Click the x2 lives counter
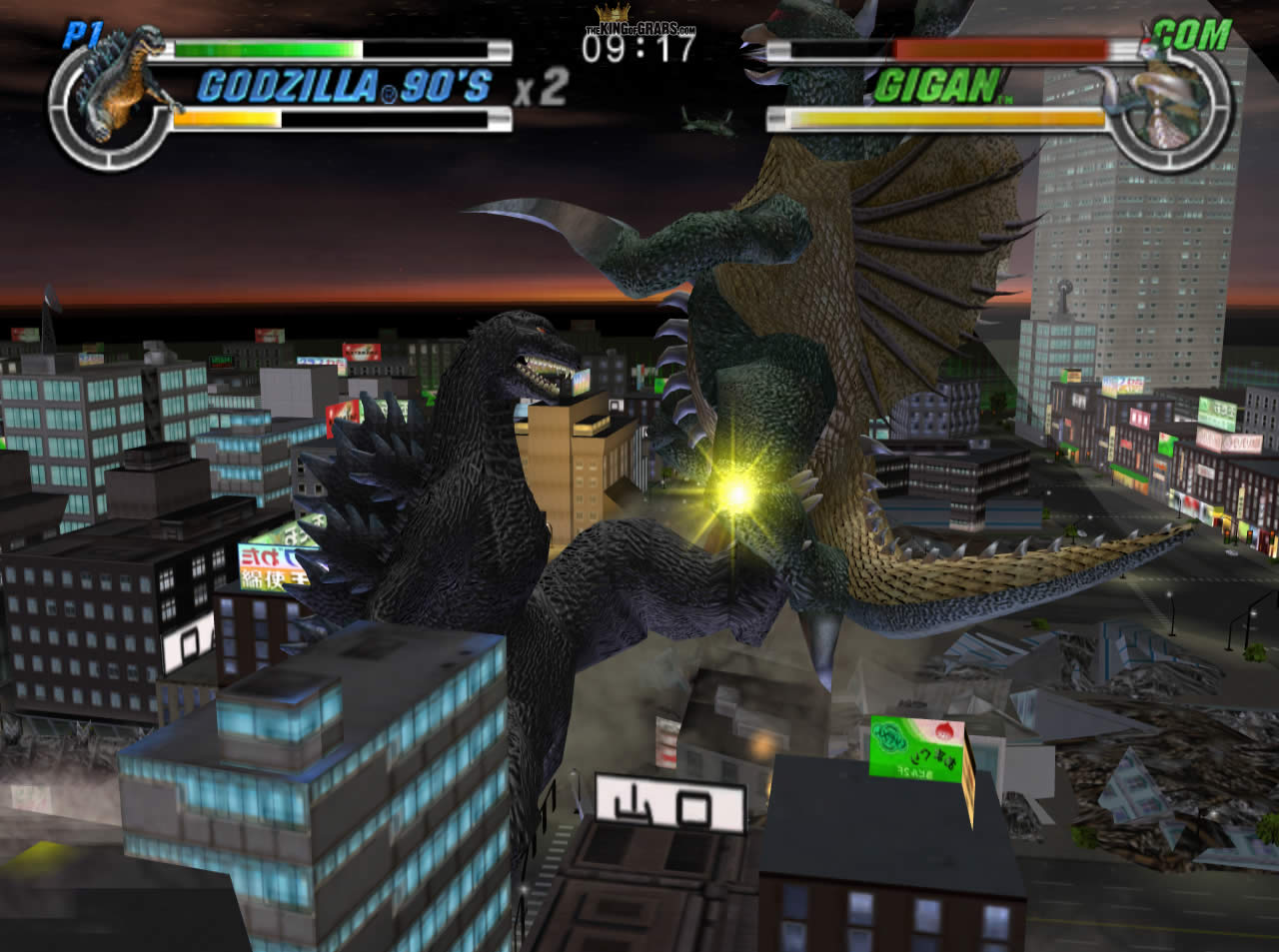Viewport: 1279px width, 952px height. tap(540, 88)
